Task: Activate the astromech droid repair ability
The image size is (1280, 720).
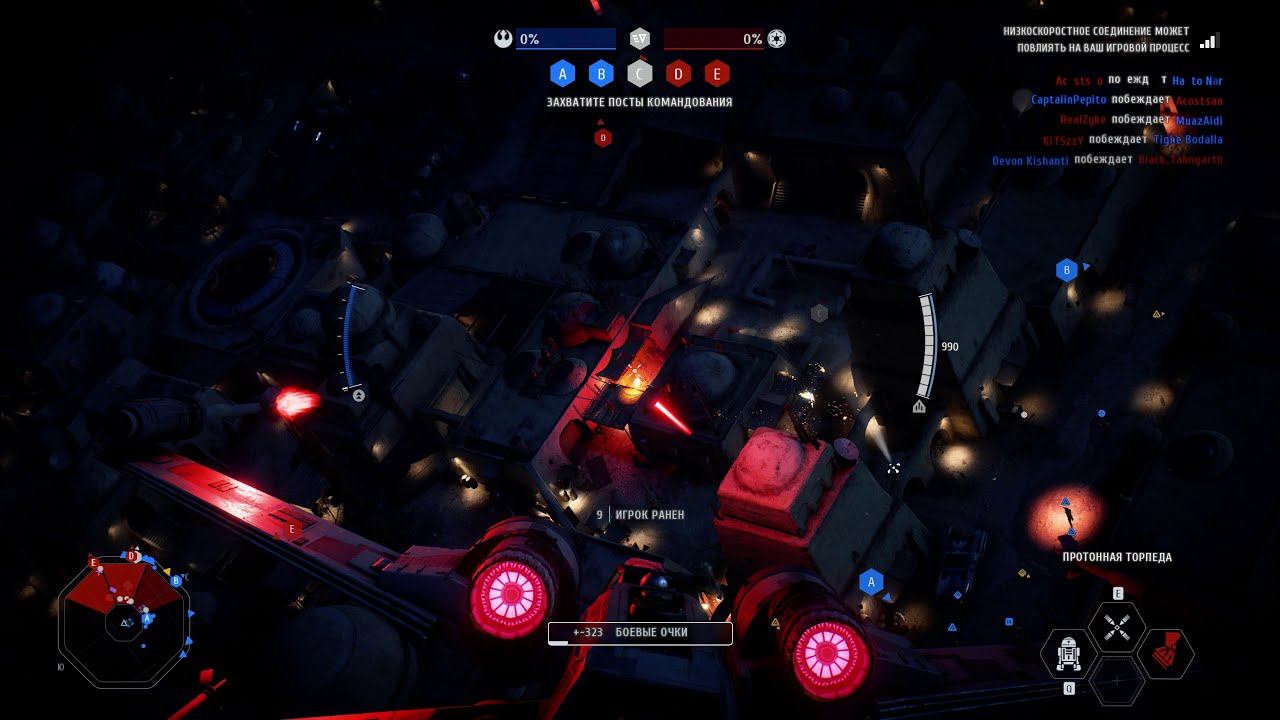Action: pos(1068,653)
